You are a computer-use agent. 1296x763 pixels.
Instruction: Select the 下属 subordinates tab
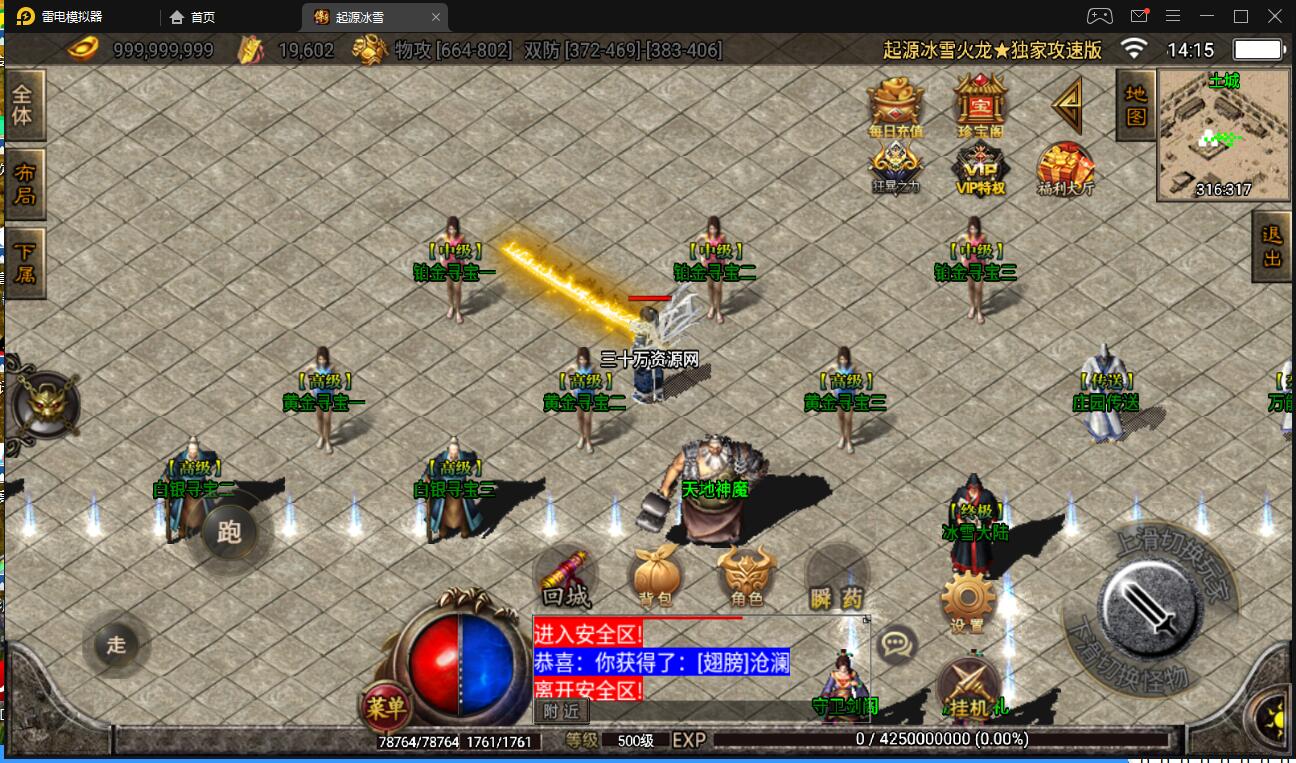(x=23, y=259)
